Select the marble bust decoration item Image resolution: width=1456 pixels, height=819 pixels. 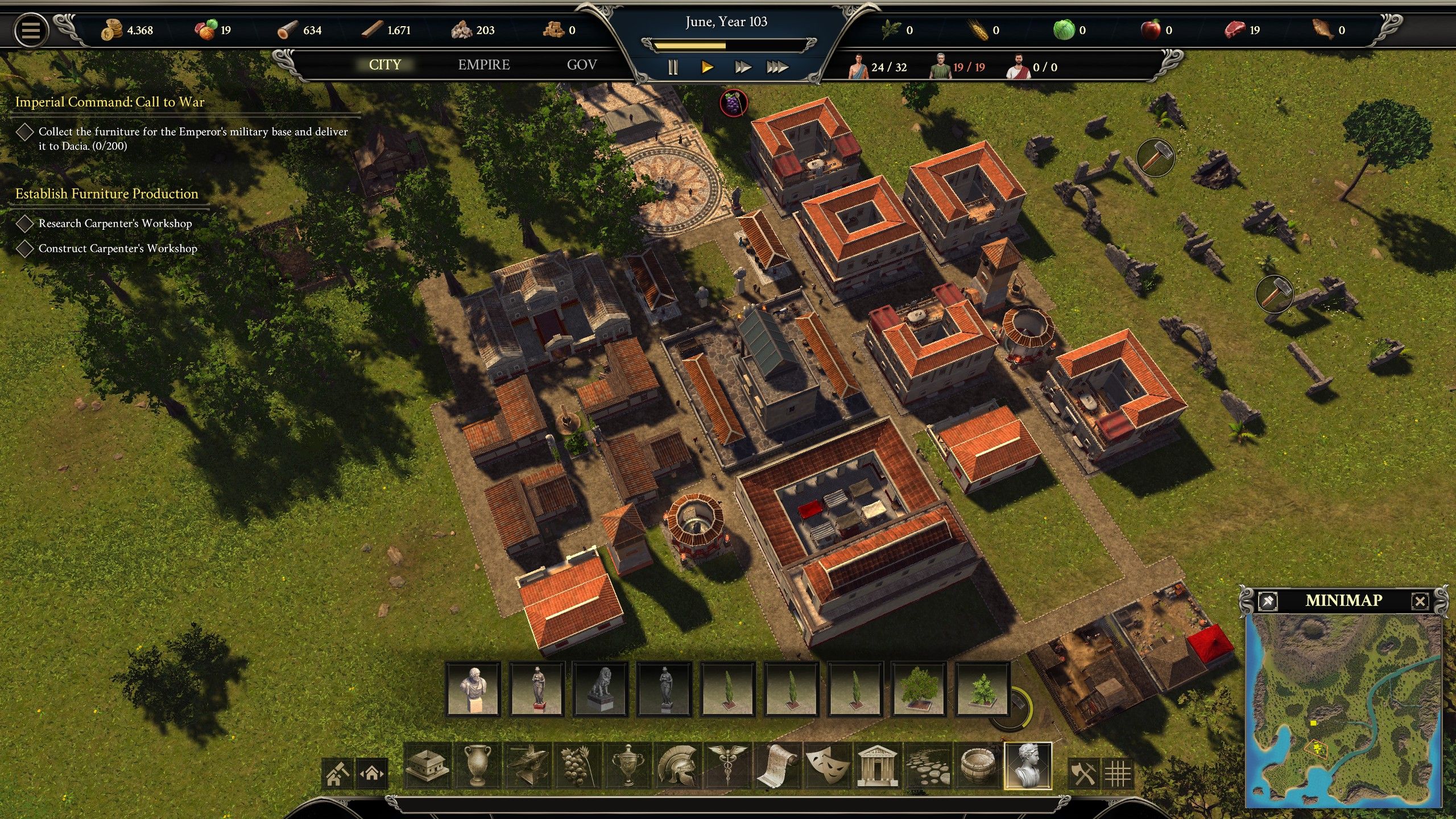[473, 689]
